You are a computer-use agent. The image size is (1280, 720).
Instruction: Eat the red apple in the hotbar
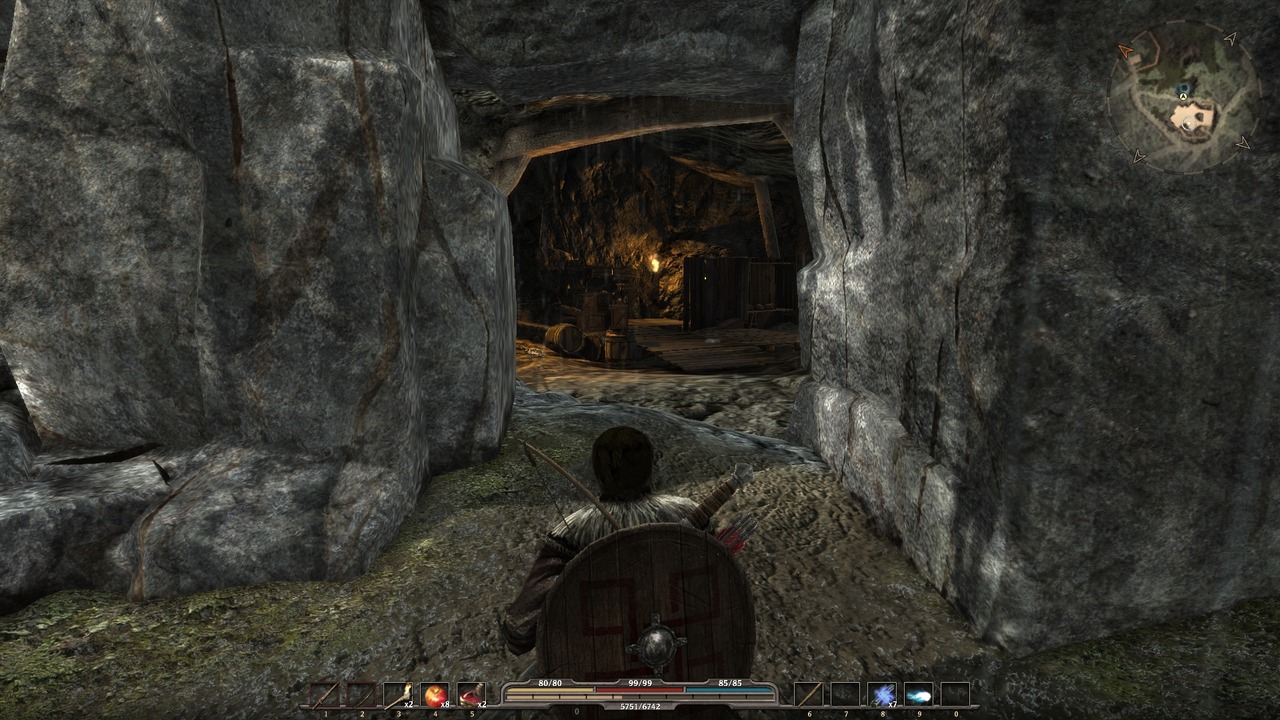pyautogui.click(x=434, y=694)
